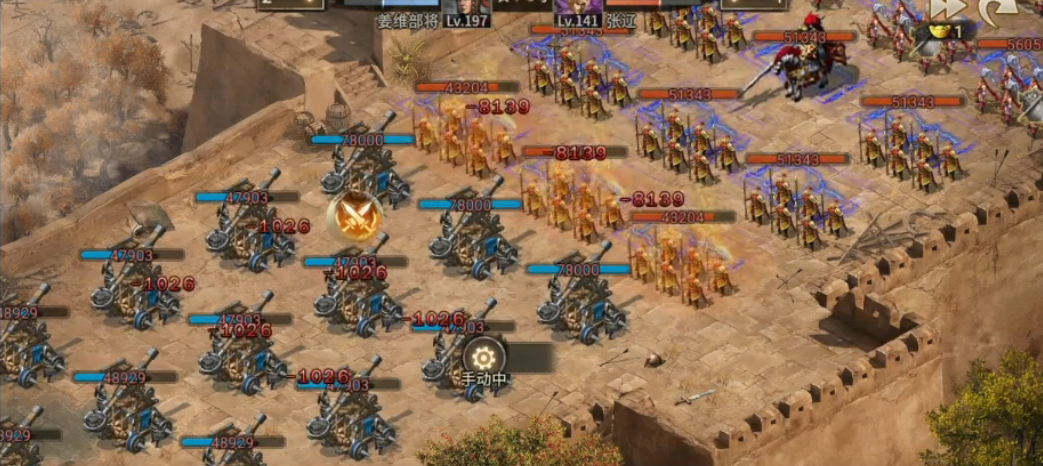Click the curved arrow skip button

tap(997, 11)
